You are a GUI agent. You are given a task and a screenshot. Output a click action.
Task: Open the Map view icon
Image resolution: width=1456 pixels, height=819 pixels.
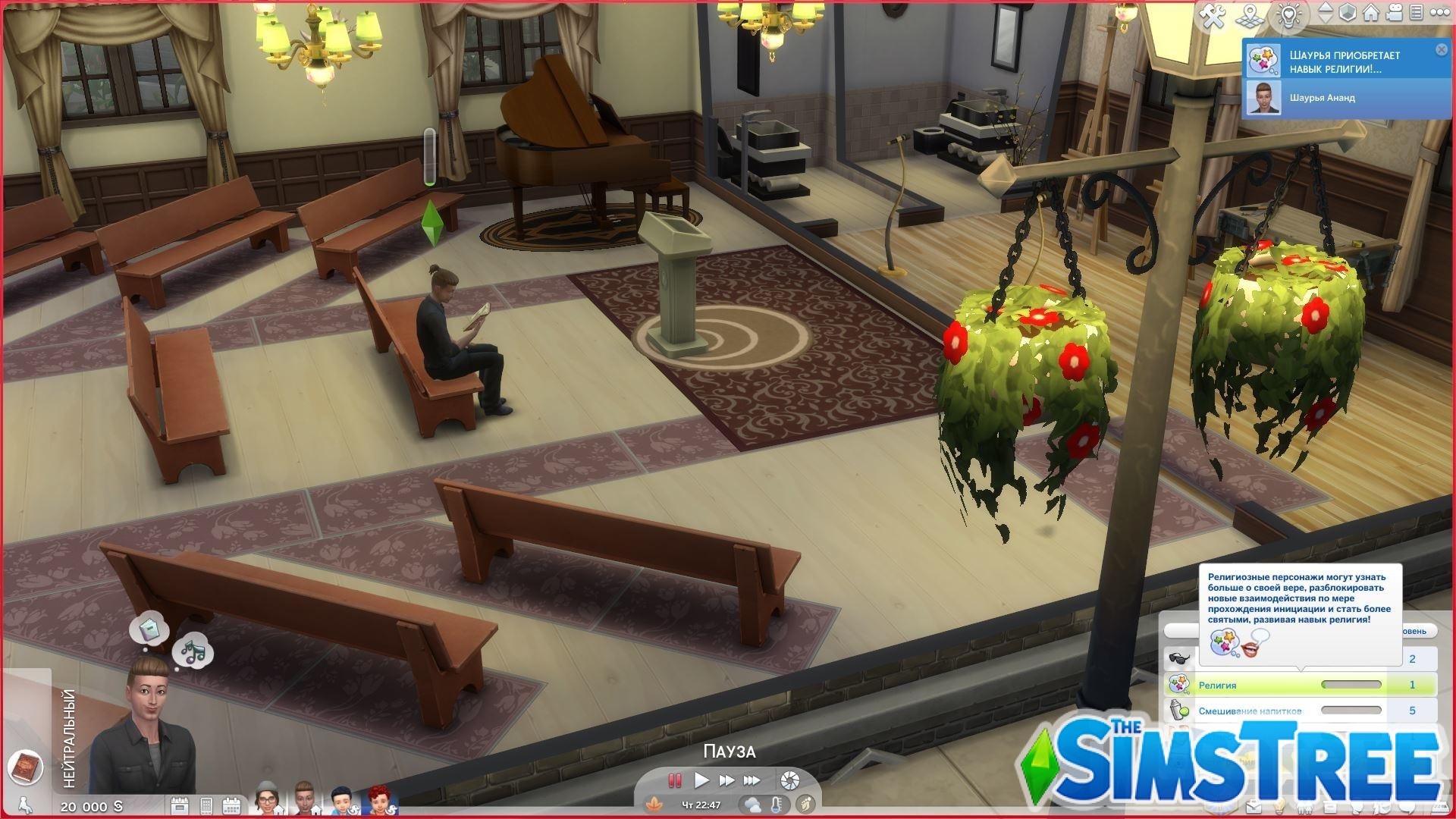coord(1249,17)
